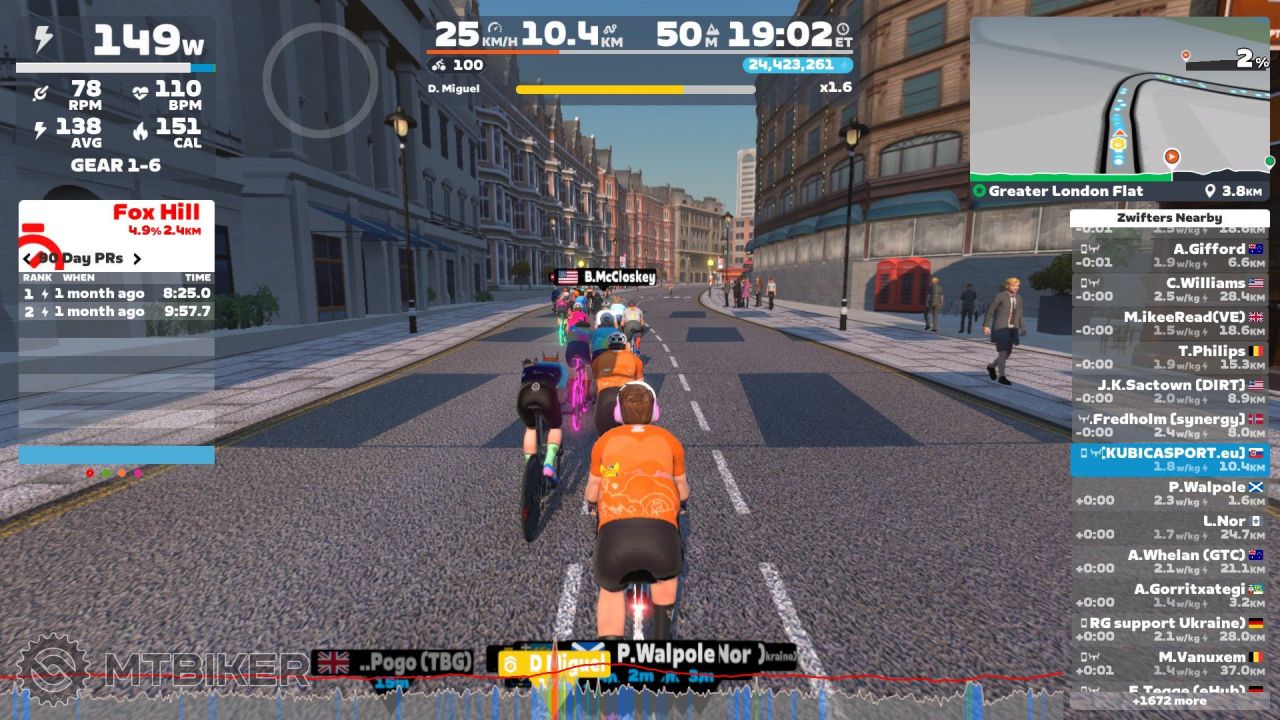Image resolution: width=1280 pixels, height=720 pixels.
Task: Show the +1672 more riders
Action: [x=1169, y=701]
